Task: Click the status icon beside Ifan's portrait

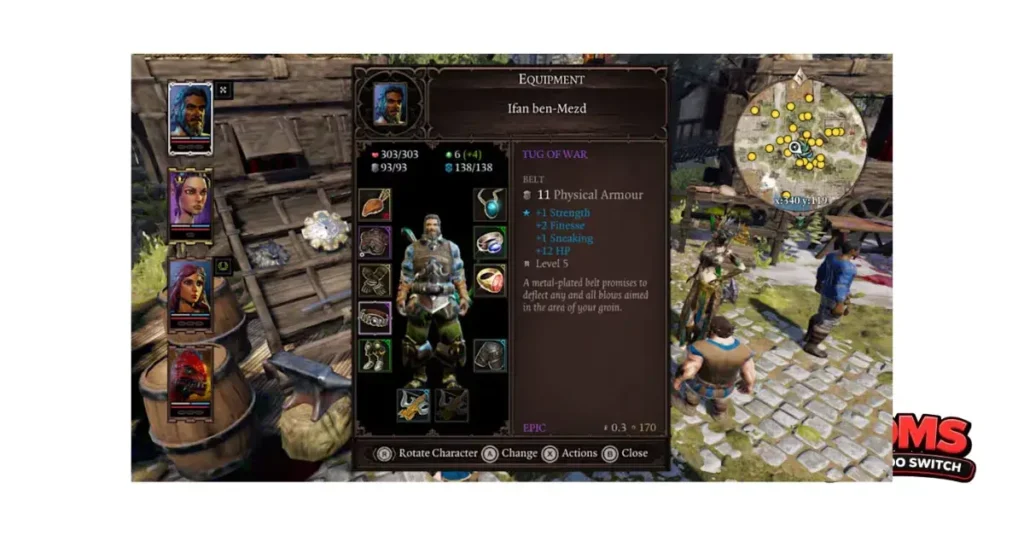Action: pos(223,90)
